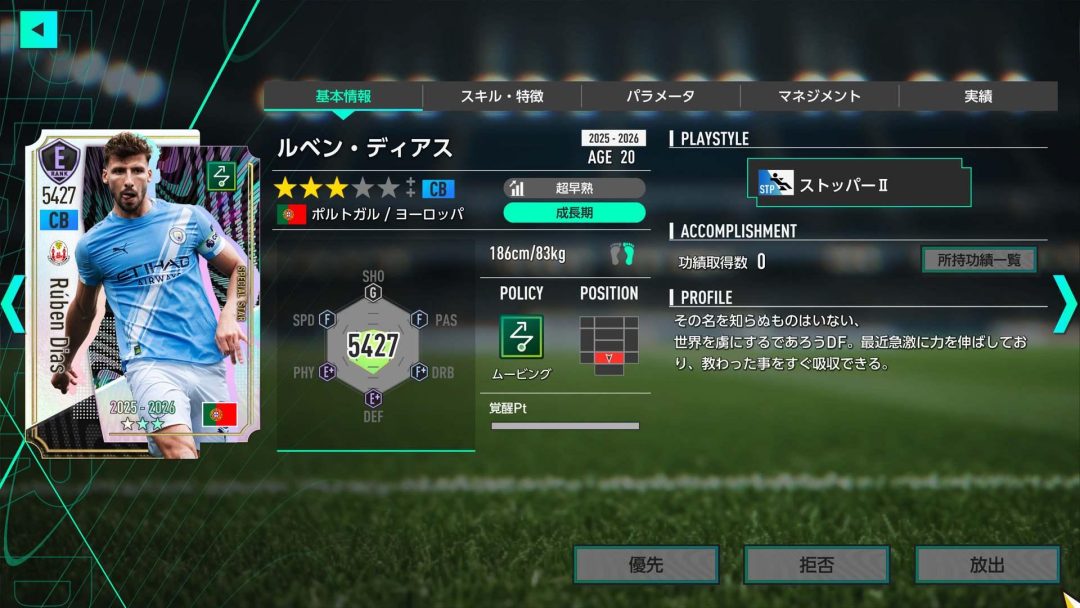Open the 実績 tab

pos(977,96)
